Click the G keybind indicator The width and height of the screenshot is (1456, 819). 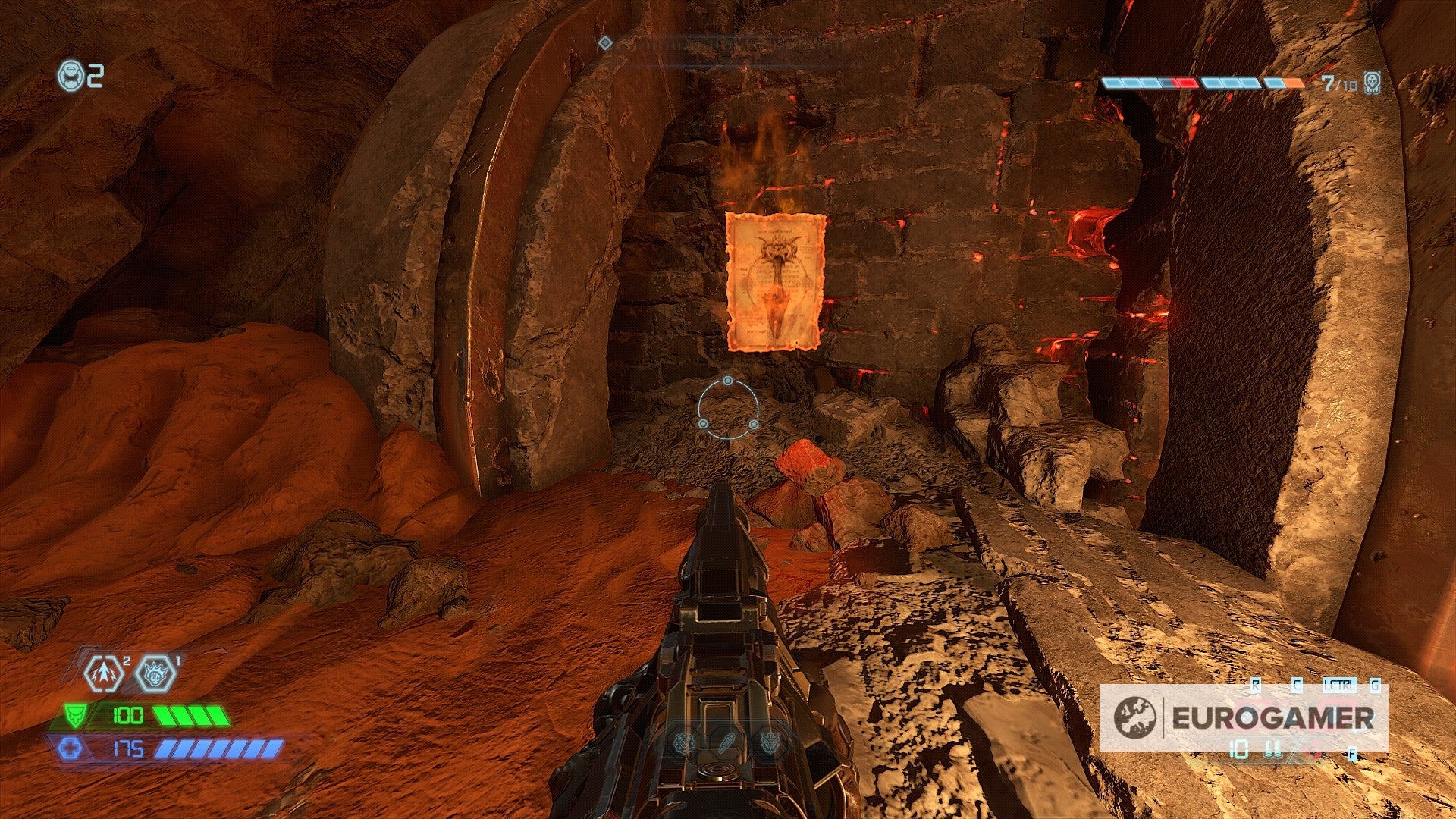(1375, 684)
